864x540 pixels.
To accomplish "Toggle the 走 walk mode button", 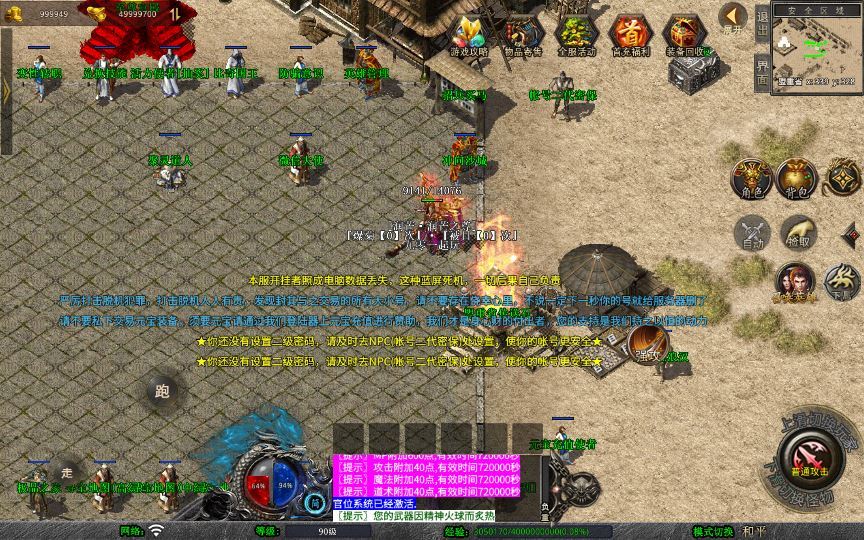I will click(x=67, y=470).
